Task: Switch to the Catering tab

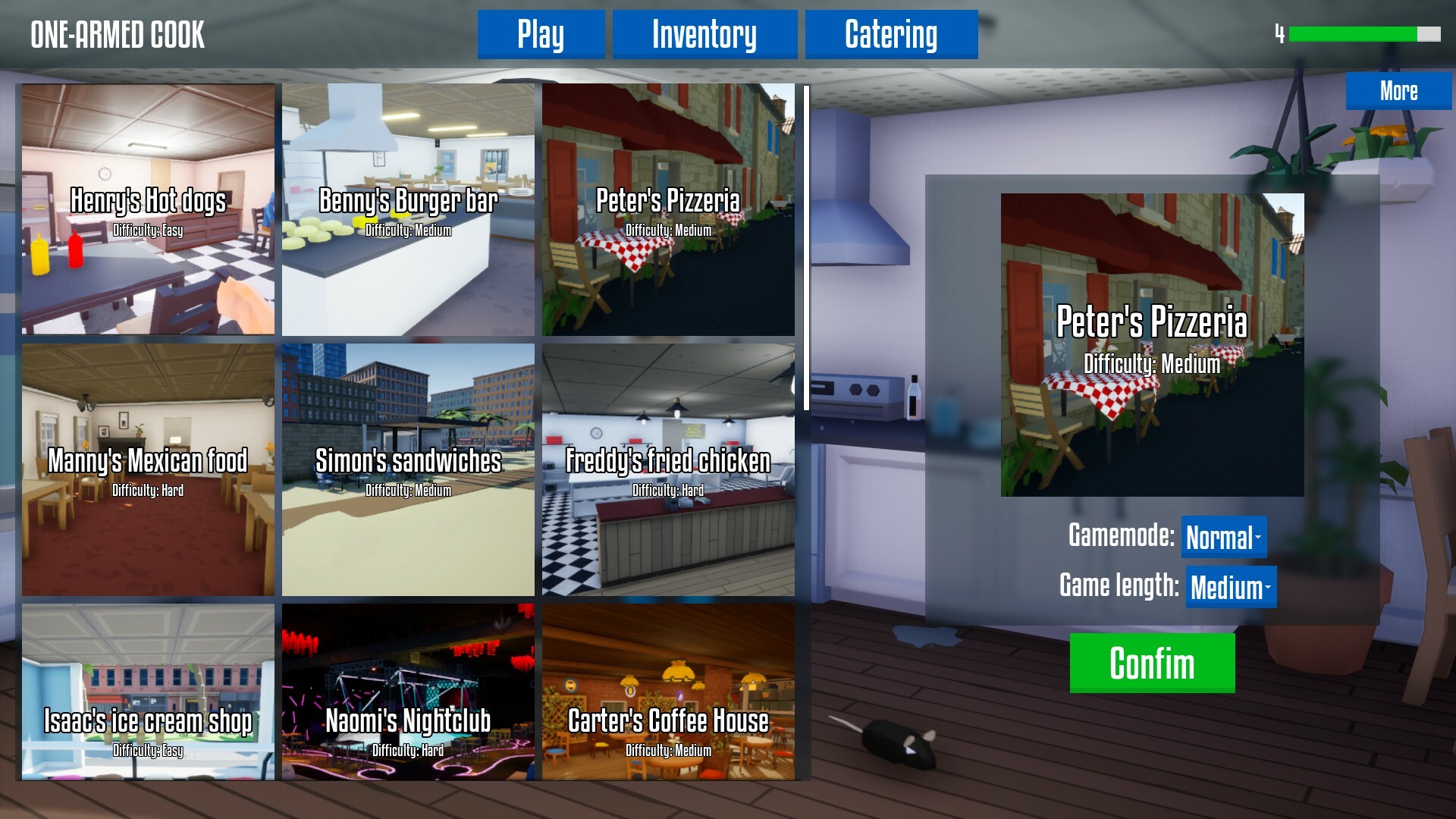Action: pyautogui.click(x=891, y=33)
